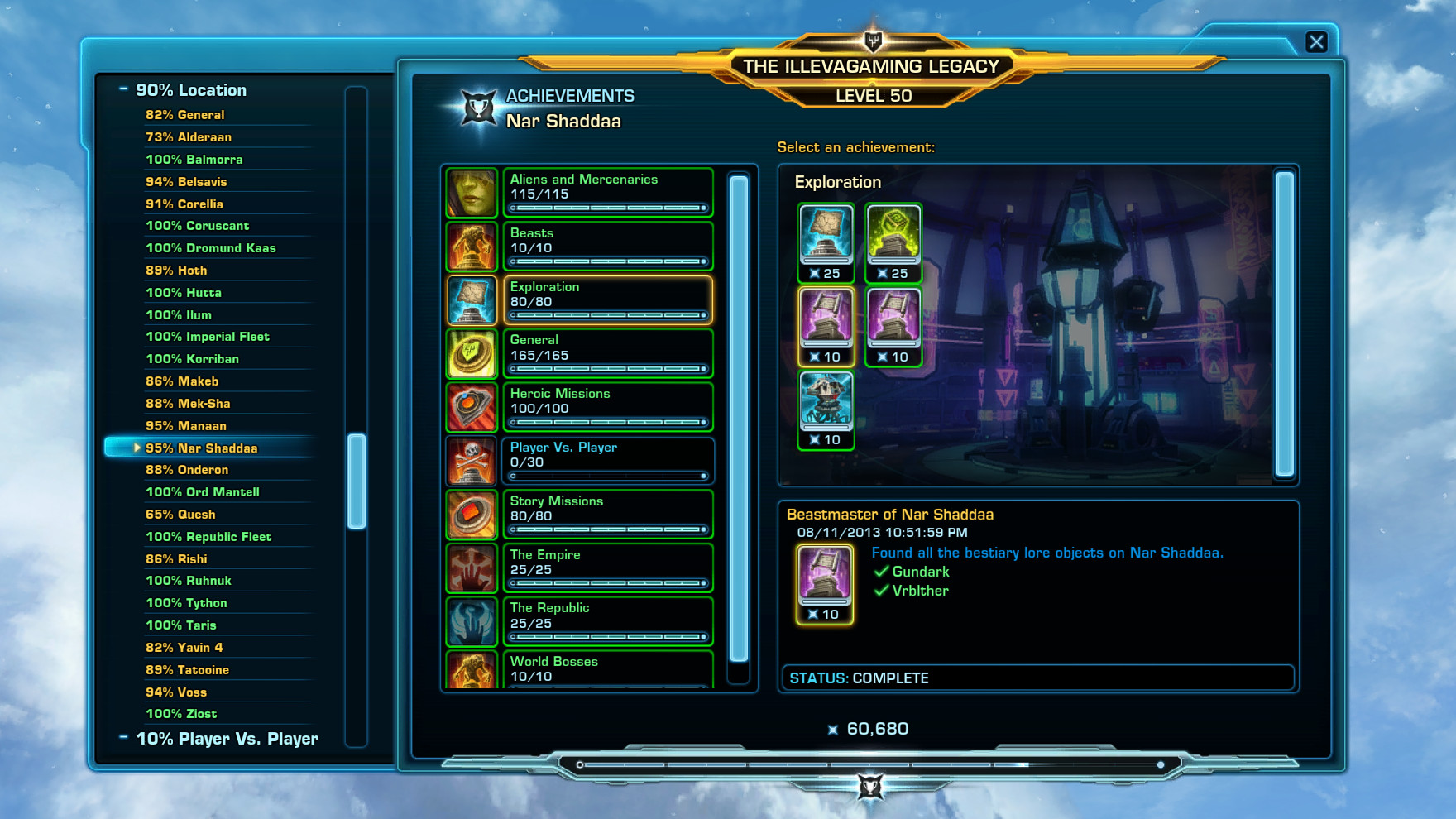Open the General 165/165 category
This screenshot has width=1456, height=819.
[472, 353]
